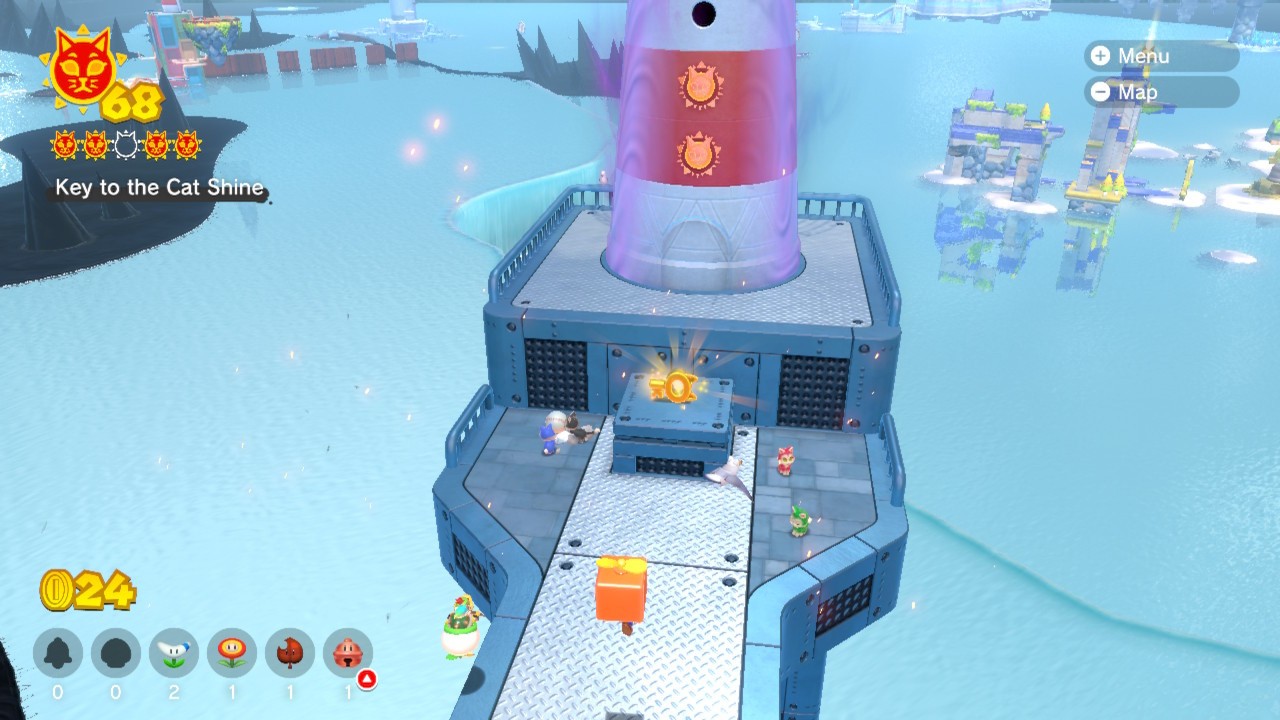
Task: Open the Map
Action: pyautogui.click(x=1160, y=92)
